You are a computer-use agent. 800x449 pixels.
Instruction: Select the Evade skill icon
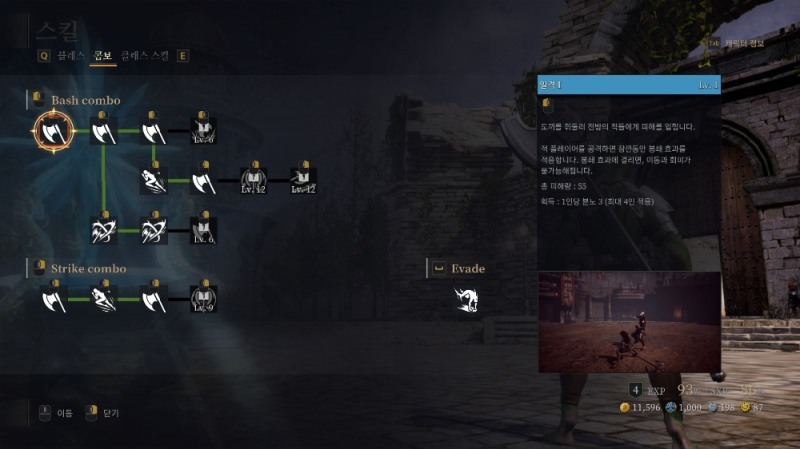coord(465,298)
